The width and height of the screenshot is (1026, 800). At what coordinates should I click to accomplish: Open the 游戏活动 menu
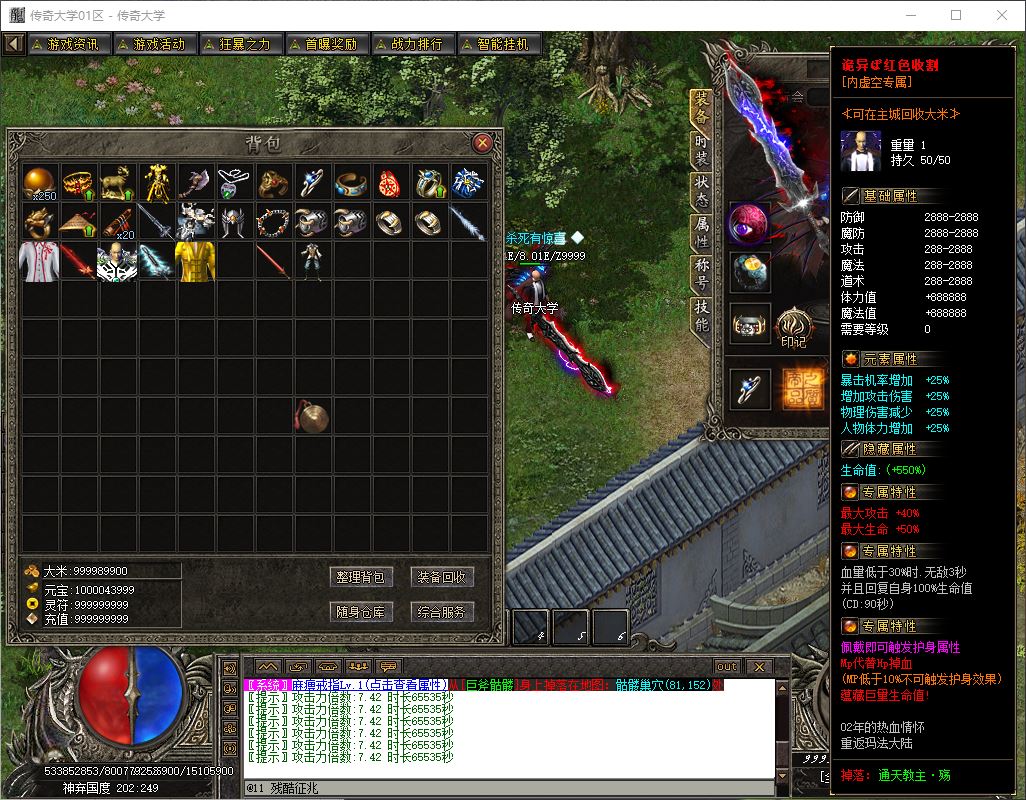pyautogui.click(x=154, y=44)
